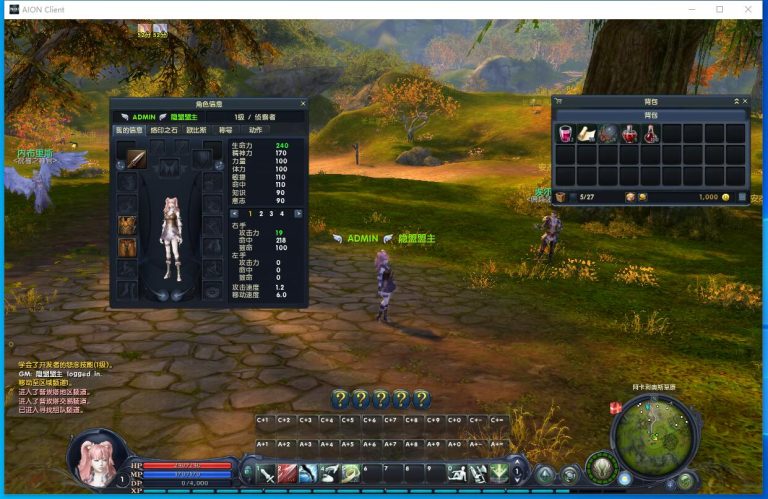Select the equipped dagger weapon slot
Viewport: 768px width, 499px height.
[135, 158]
